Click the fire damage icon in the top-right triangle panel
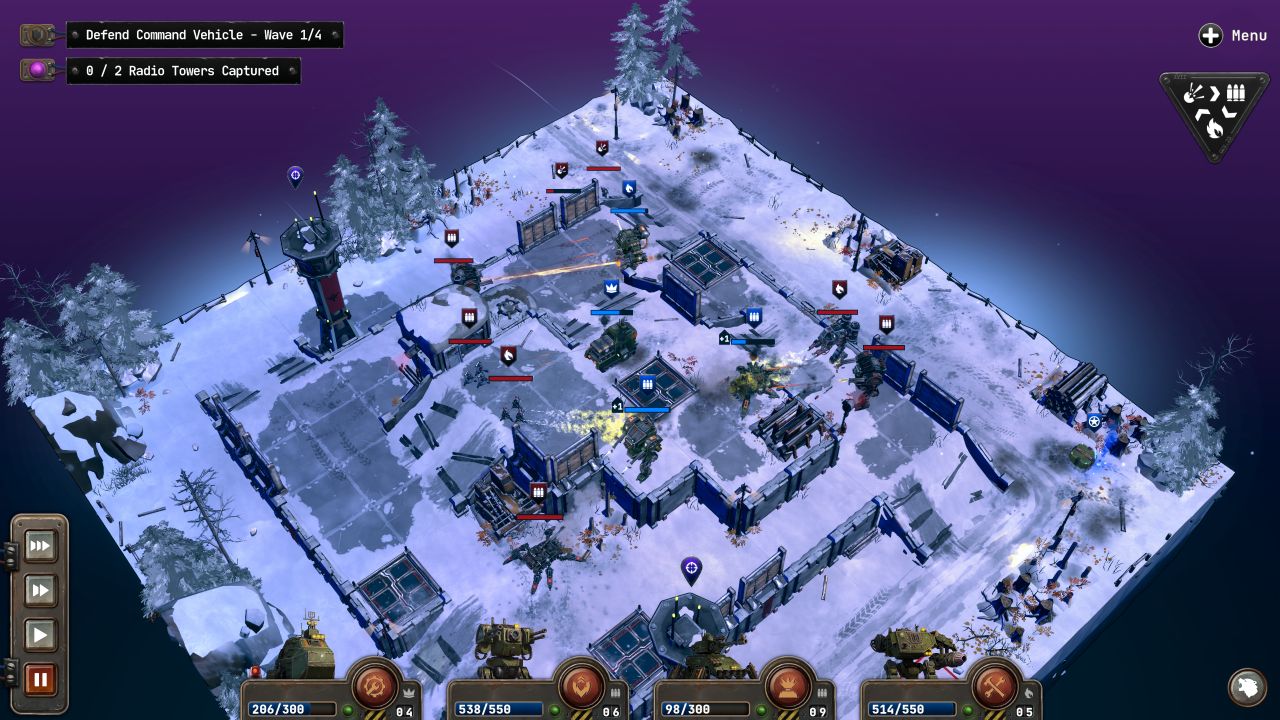The image size is (1280, 720). [x=1214, y=127]
